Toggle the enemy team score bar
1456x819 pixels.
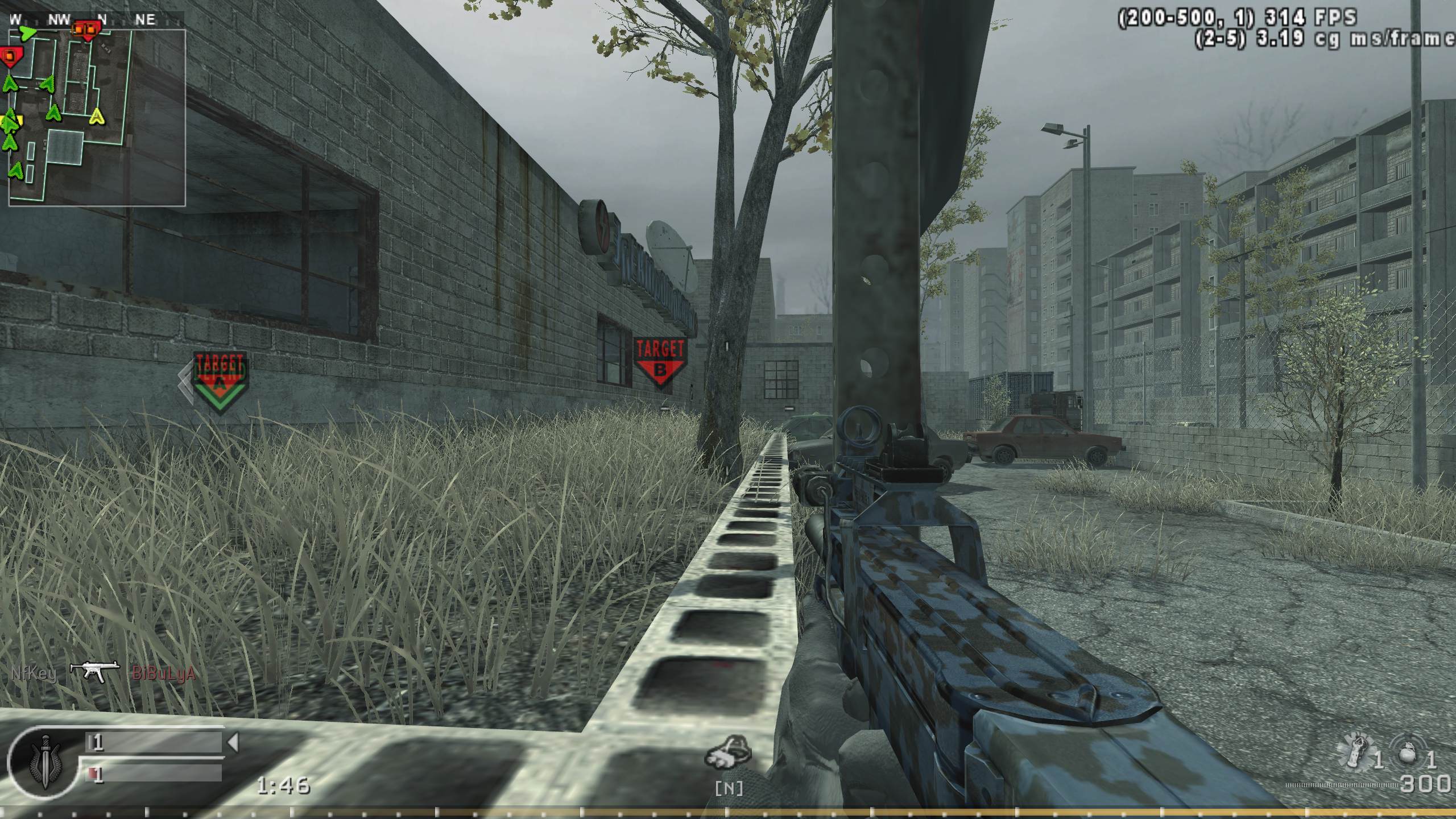(x=154, y=775)
